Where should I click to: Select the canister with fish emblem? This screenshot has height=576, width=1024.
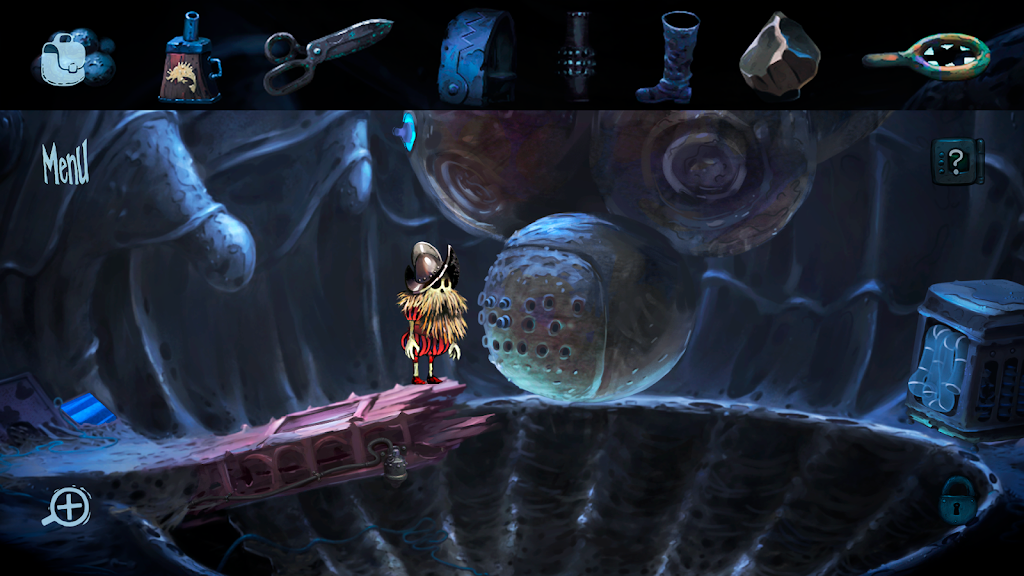(189, 60)
